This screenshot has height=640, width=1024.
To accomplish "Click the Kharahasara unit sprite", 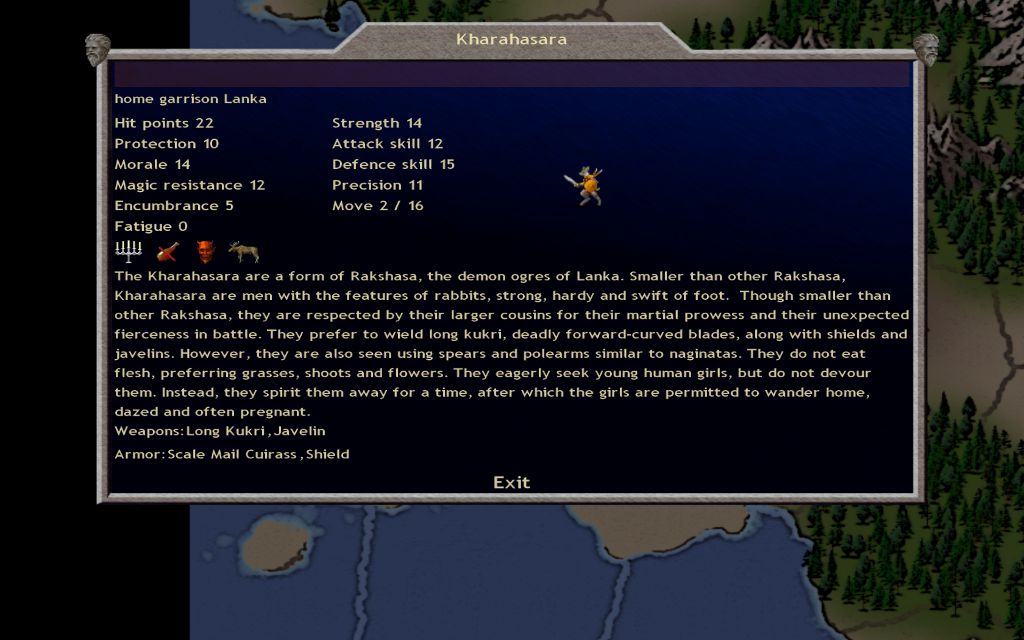I will (x=588, y=187).
